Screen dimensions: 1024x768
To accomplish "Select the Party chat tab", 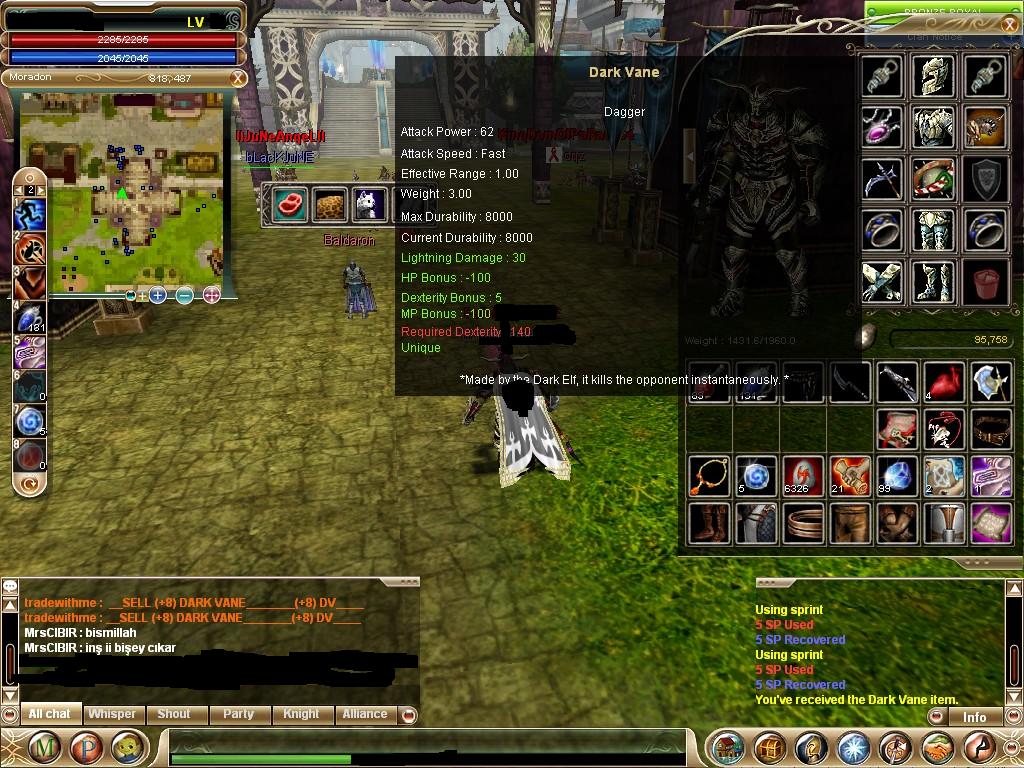I will pos(238,714).
